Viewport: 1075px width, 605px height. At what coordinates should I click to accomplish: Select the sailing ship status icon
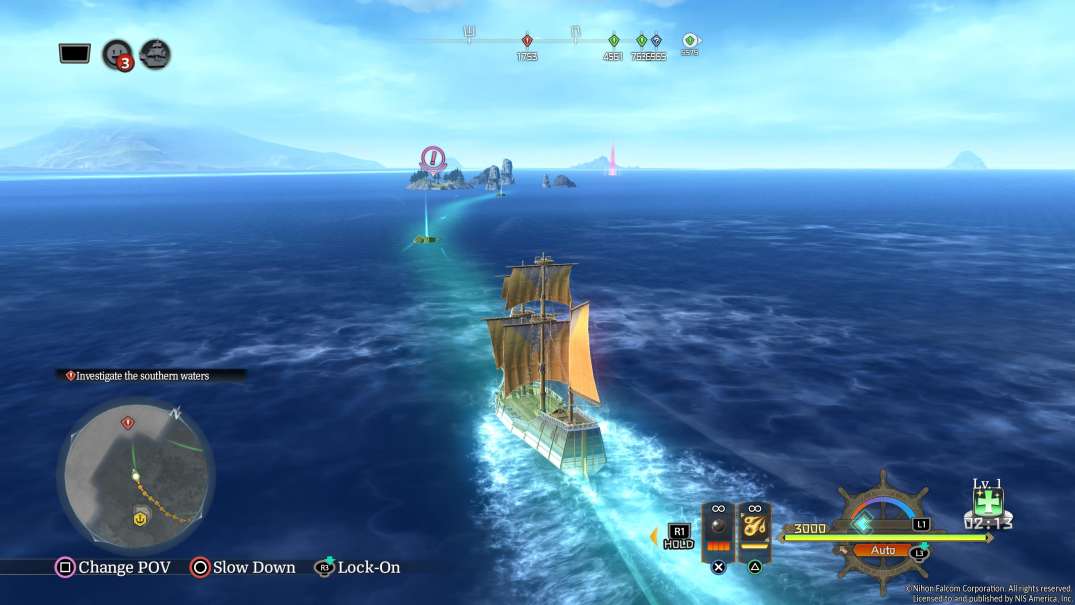155,53
